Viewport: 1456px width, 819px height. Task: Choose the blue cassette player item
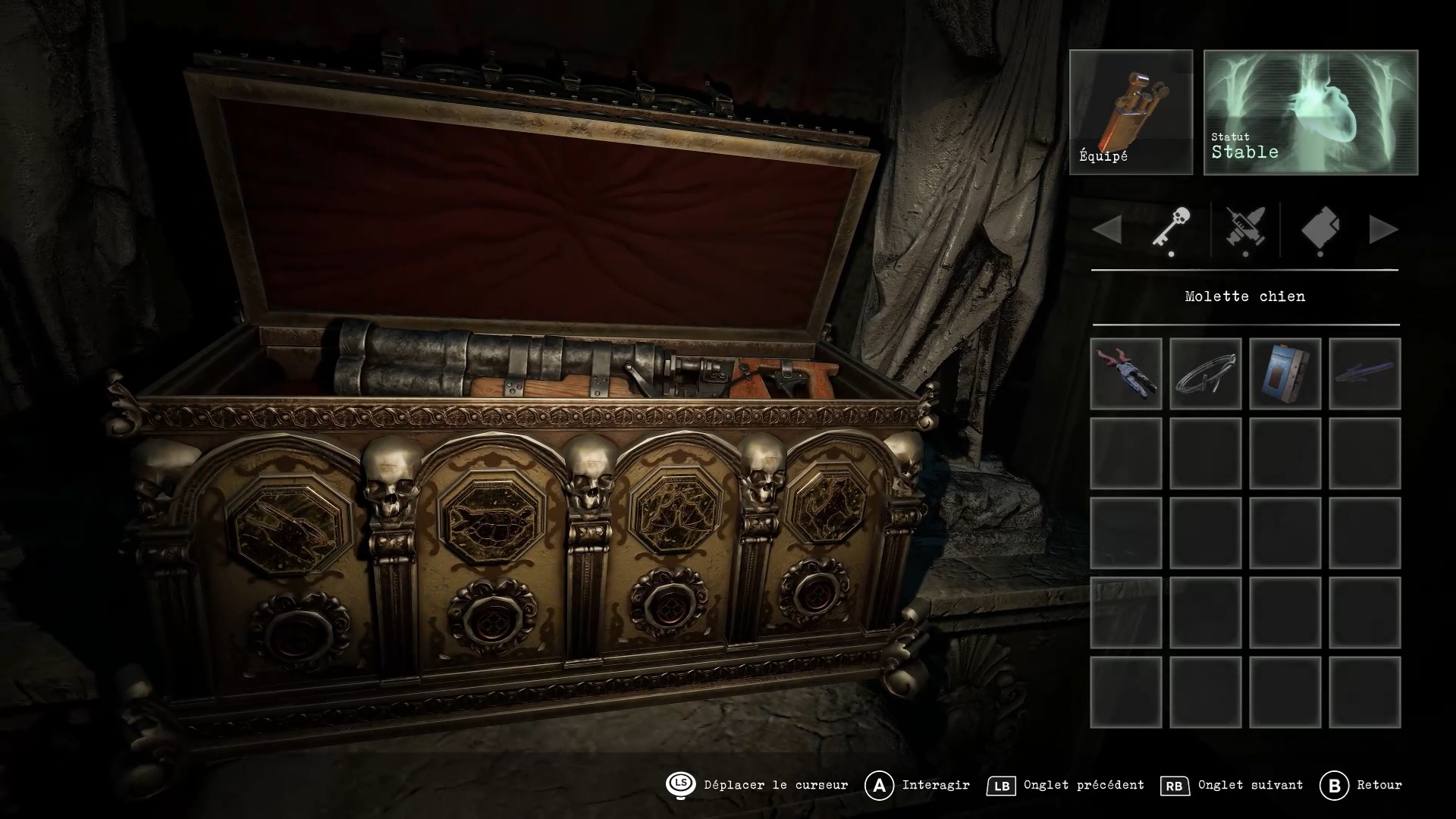(x=1285, y=374)
